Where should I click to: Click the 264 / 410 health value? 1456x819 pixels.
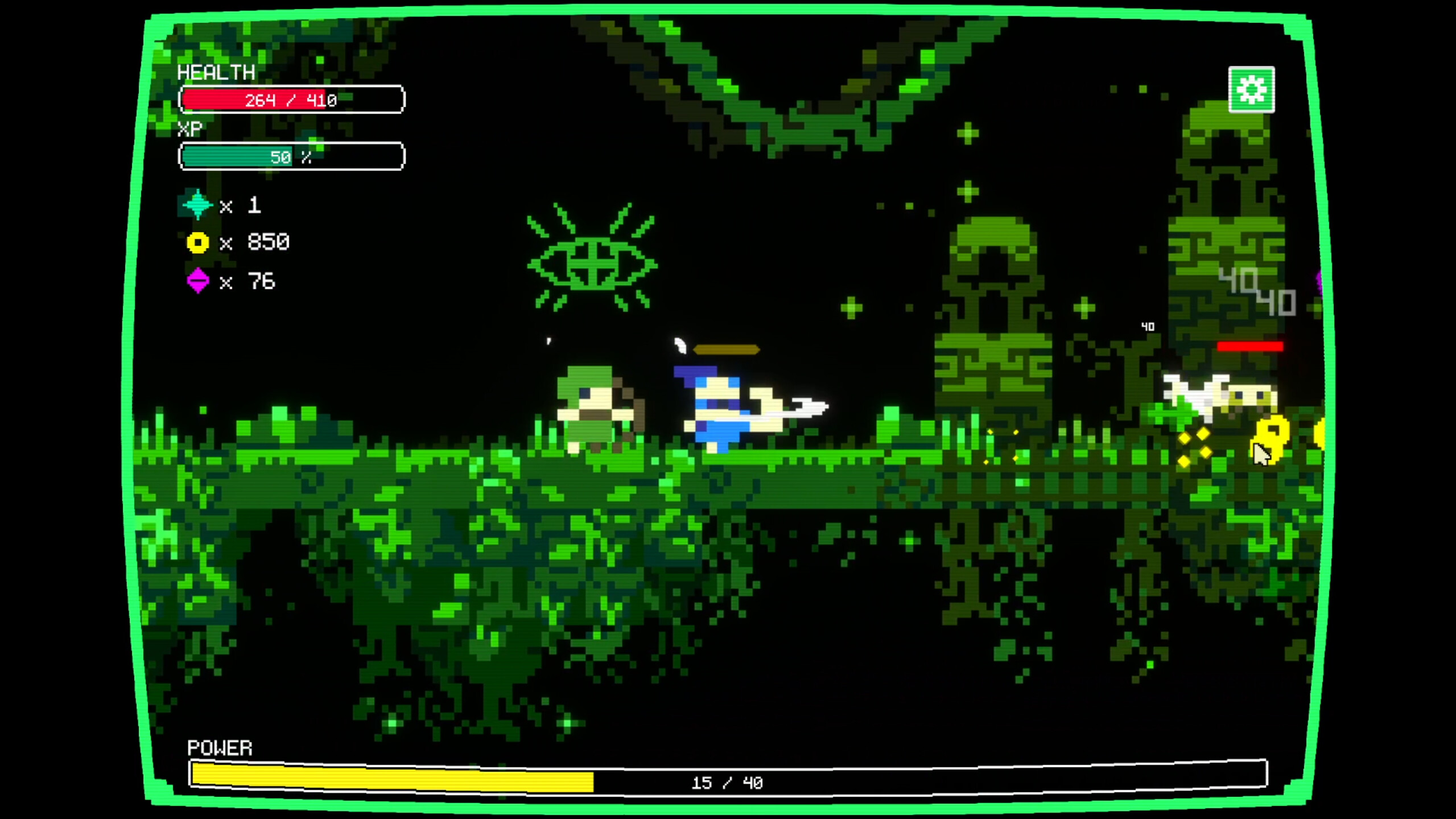pyautogui.click(x=290, y=100)
